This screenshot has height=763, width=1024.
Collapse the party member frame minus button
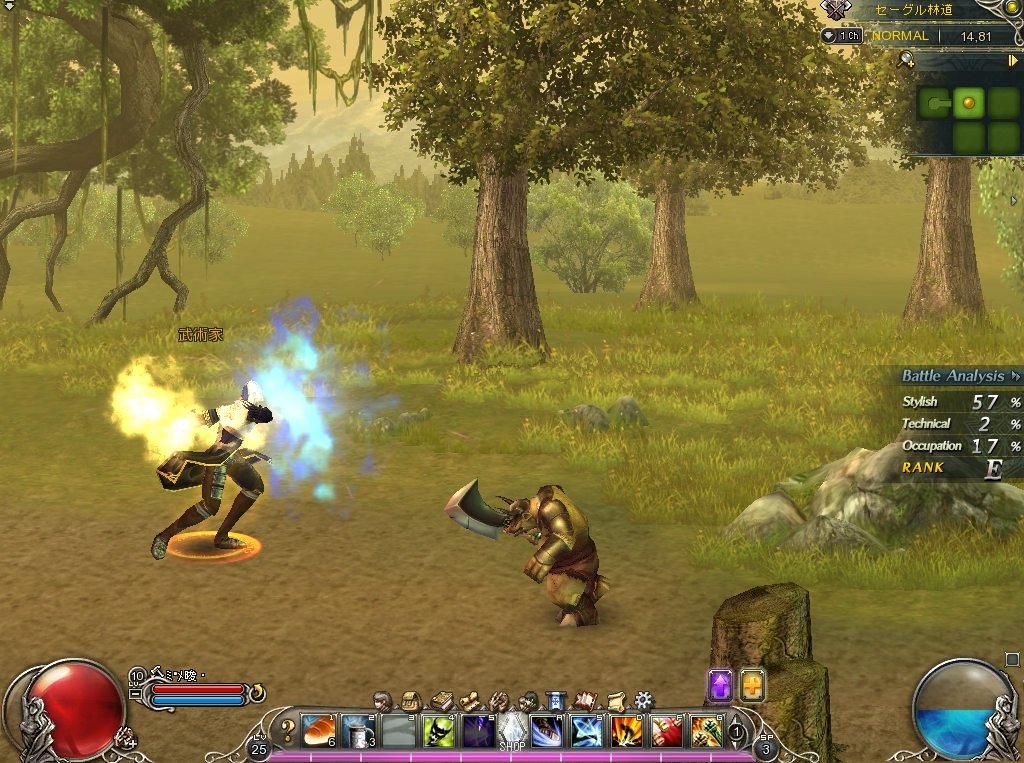pyautogui.click(x=137, y=692)
